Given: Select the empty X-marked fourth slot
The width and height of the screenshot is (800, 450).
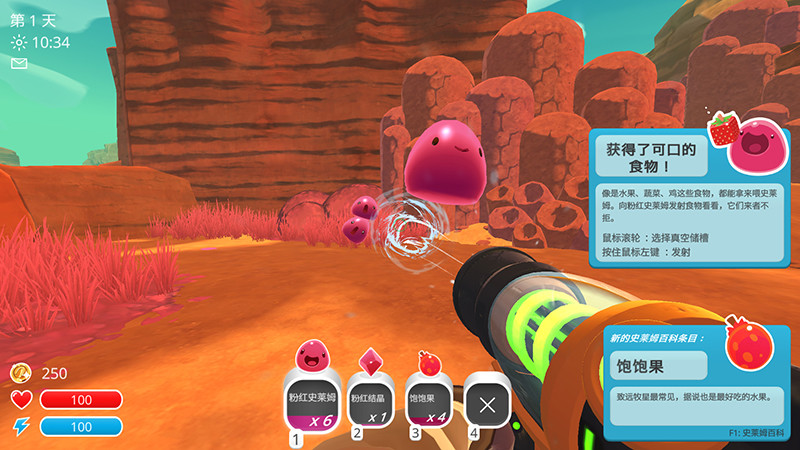Looking at the screenshot, I should 487,405.
